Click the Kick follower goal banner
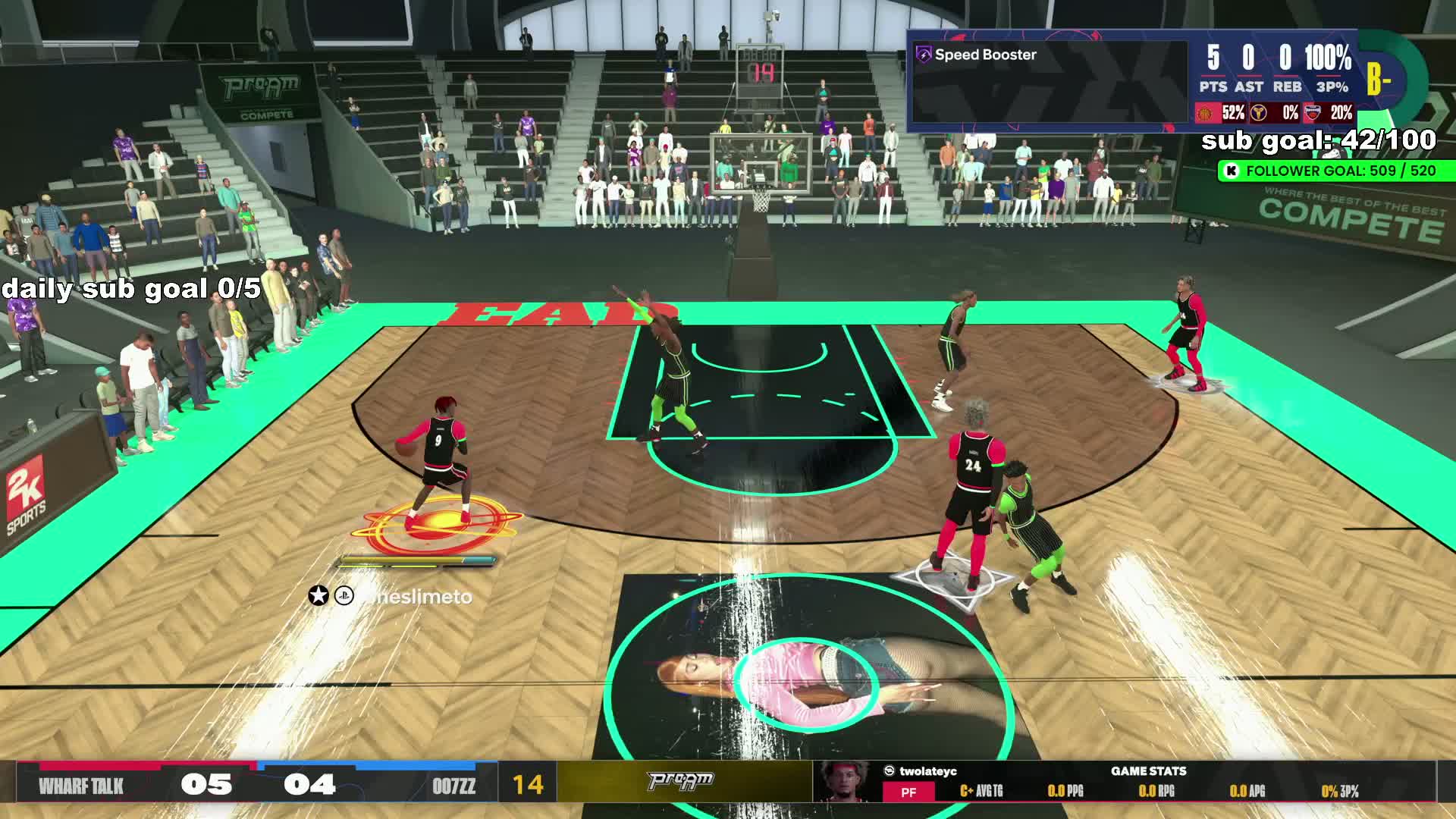 [1335, 171]
